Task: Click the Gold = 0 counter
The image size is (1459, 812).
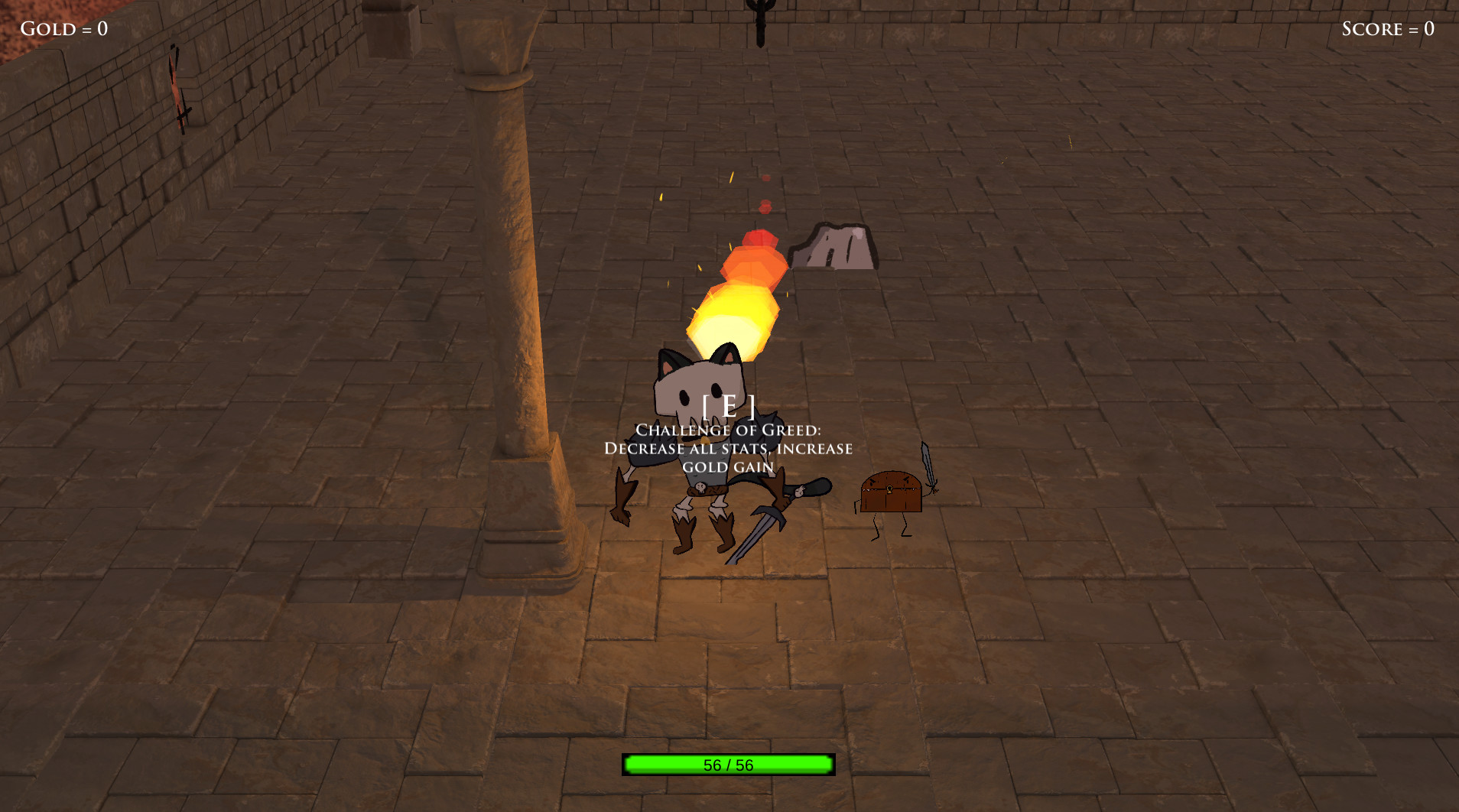Action: click(x=65, y=29)
